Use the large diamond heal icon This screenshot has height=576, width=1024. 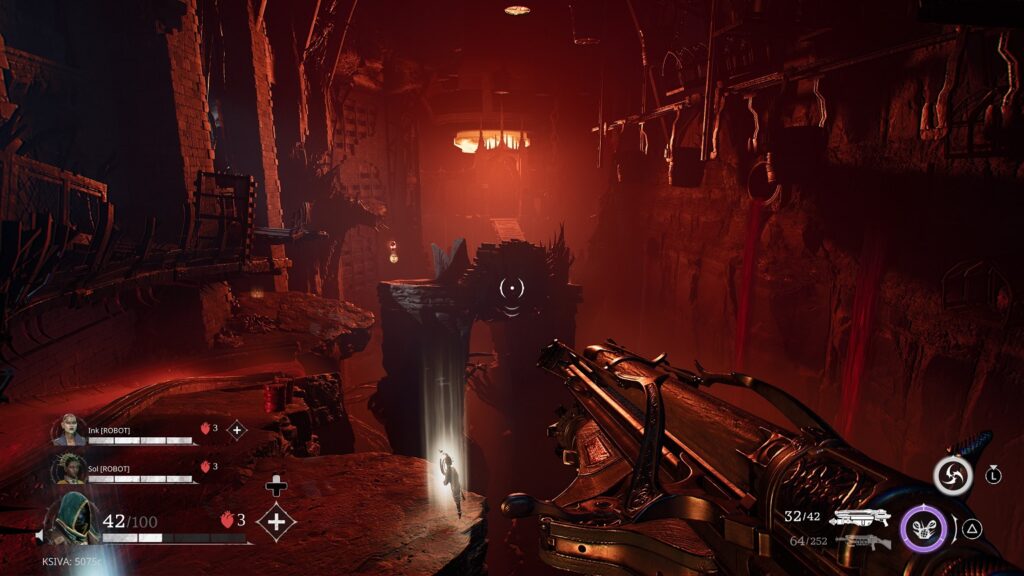[275, 521]
